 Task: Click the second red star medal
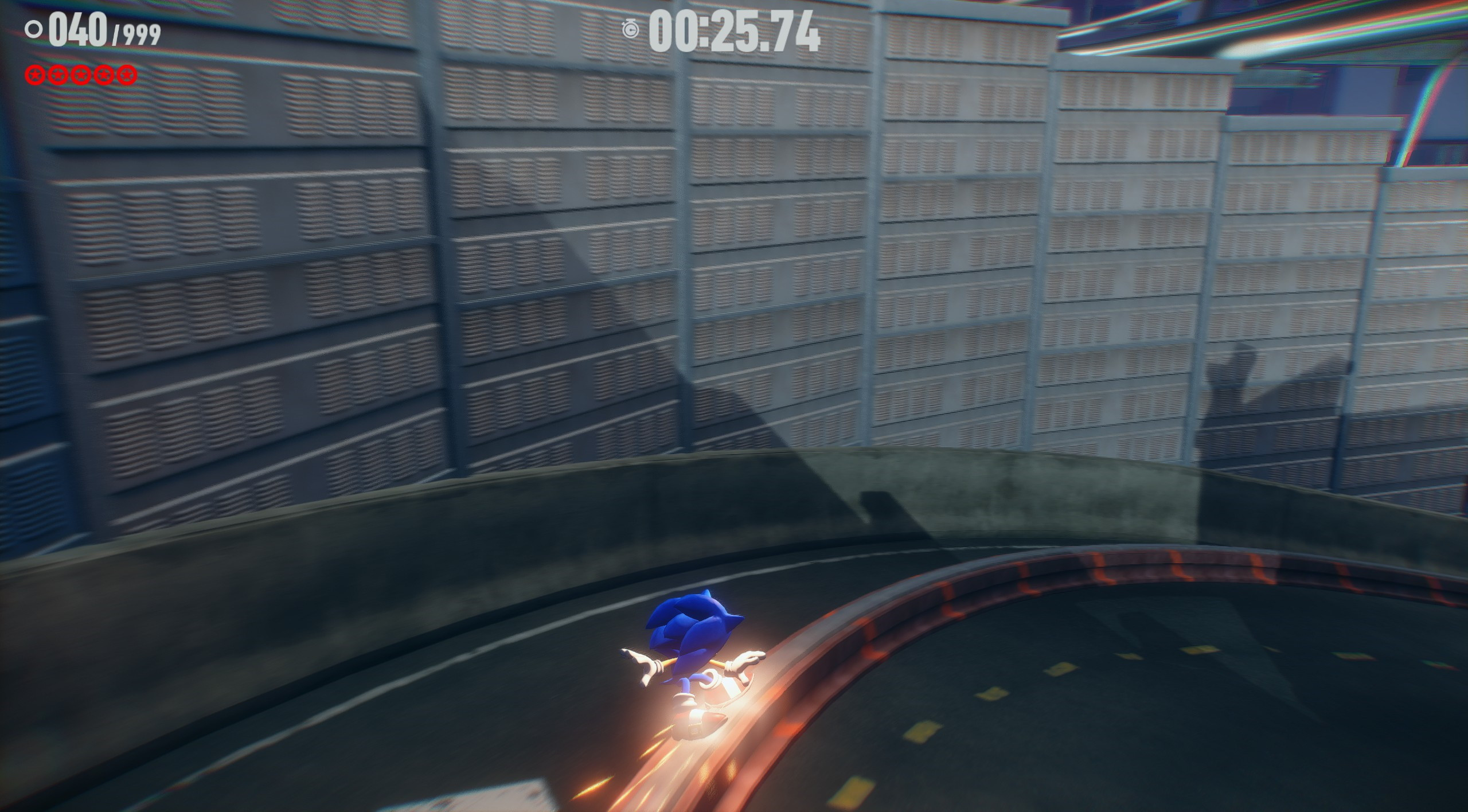pyautogui.click(x=57, y=73)
